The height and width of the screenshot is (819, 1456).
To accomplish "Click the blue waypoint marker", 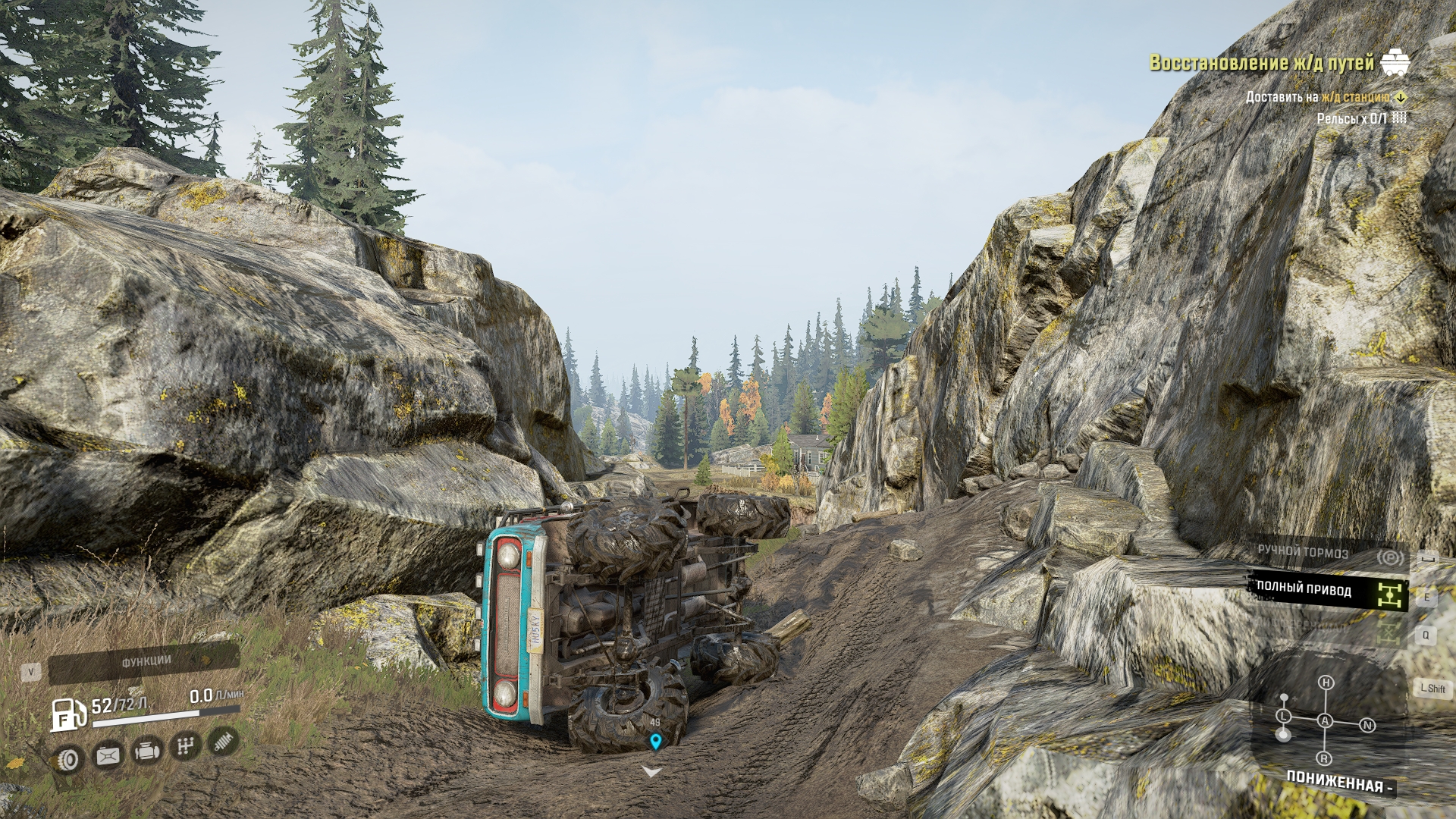I will coord(655,741).
